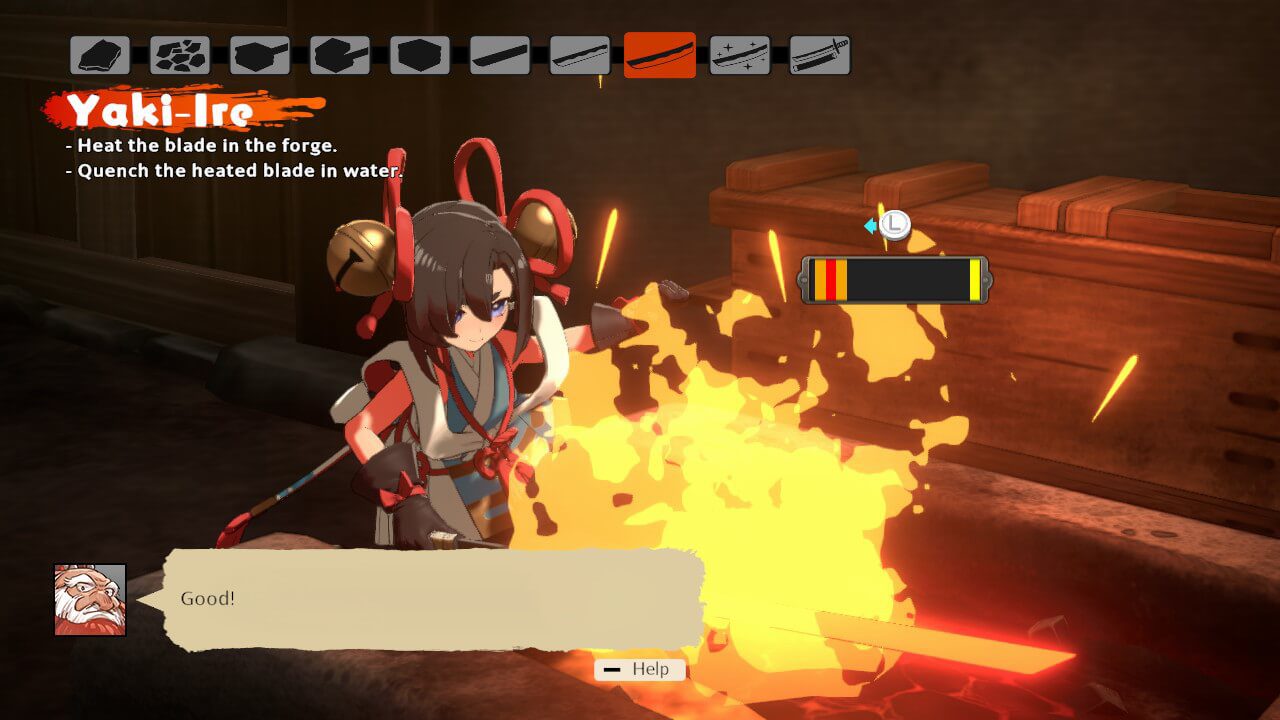Select the highlighted orange blade step icon

(x=660, y=55)
